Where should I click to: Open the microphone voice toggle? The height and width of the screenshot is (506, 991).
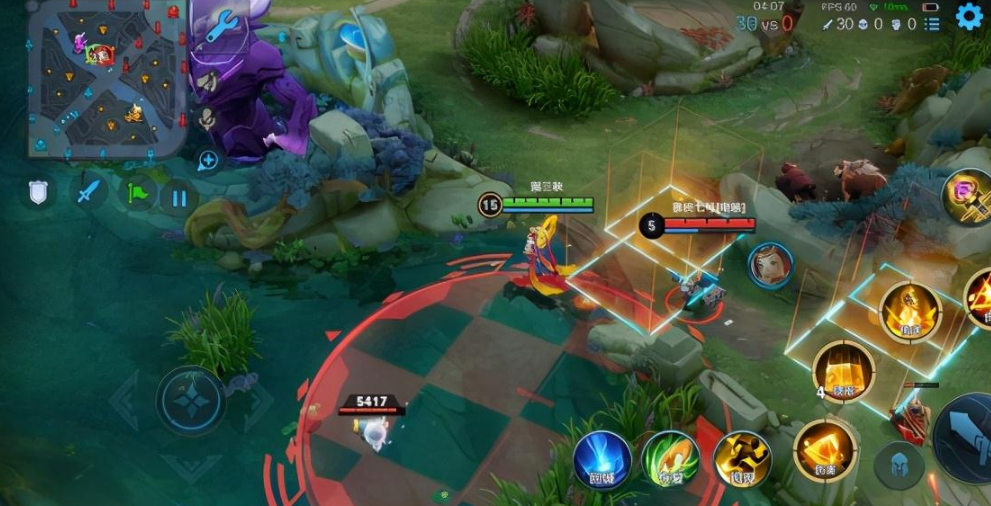[x=207, y=118]
